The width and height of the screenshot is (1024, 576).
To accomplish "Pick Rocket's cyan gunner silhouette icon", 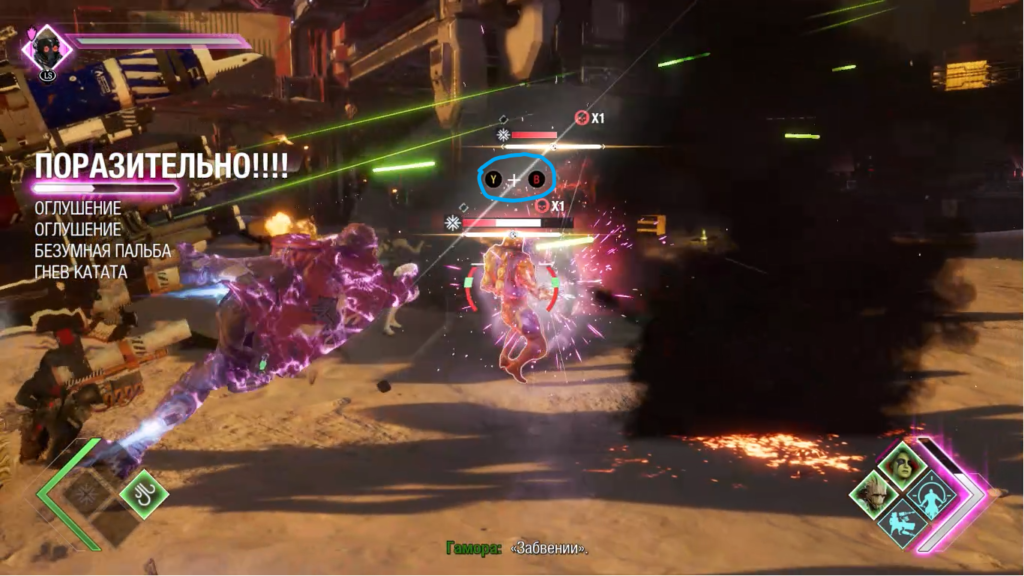I will [x=902, y=523].
